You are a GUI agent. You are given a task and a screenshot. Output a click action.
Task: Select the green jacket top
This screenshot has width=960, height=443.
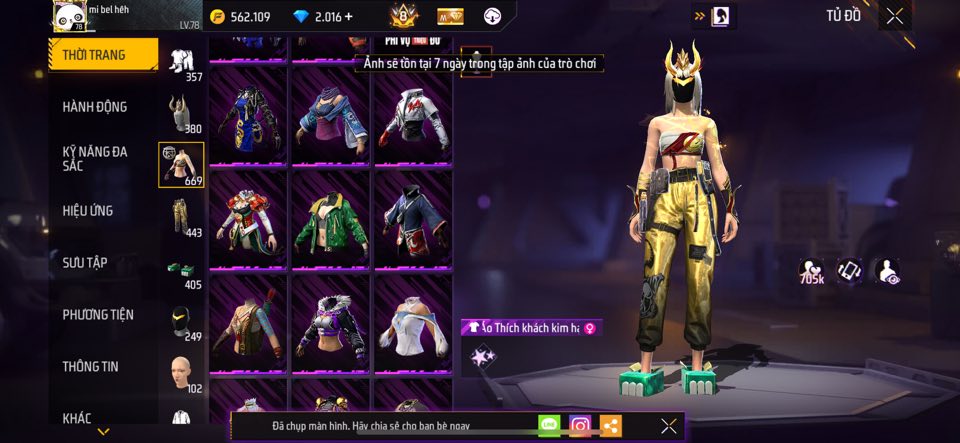pos(331,219)
